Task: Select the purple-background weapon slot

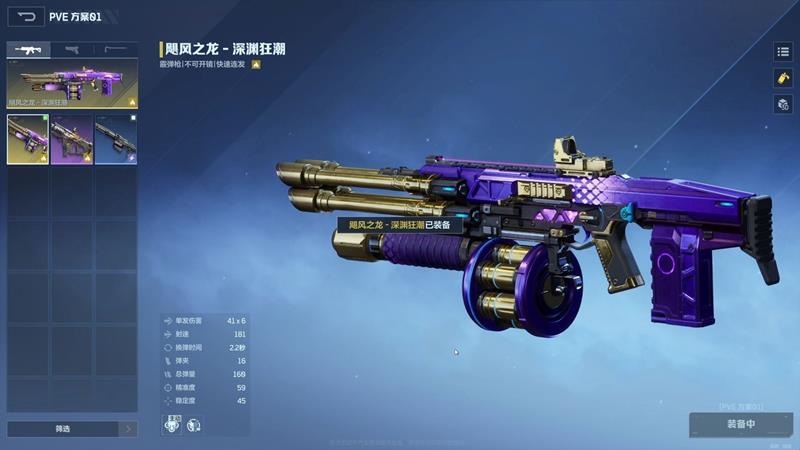Action: [x=72, y=139]
